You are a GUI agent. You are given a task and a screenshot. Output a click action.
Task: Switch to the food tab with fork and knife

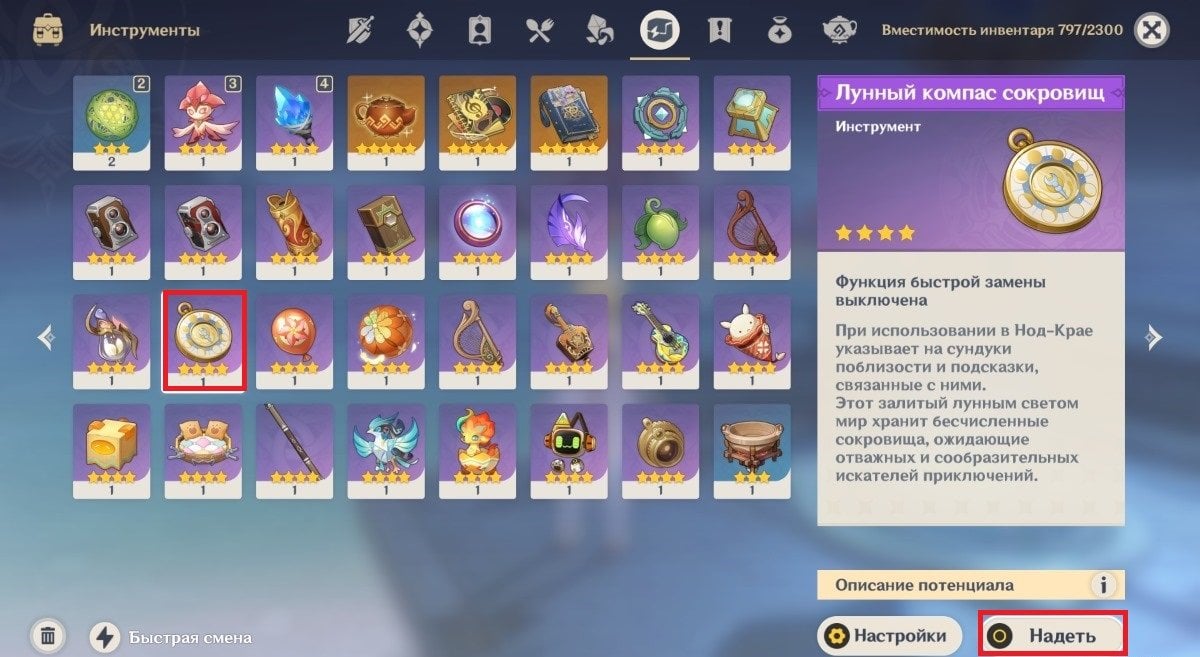pyautogui.click(x=540, y=31)
